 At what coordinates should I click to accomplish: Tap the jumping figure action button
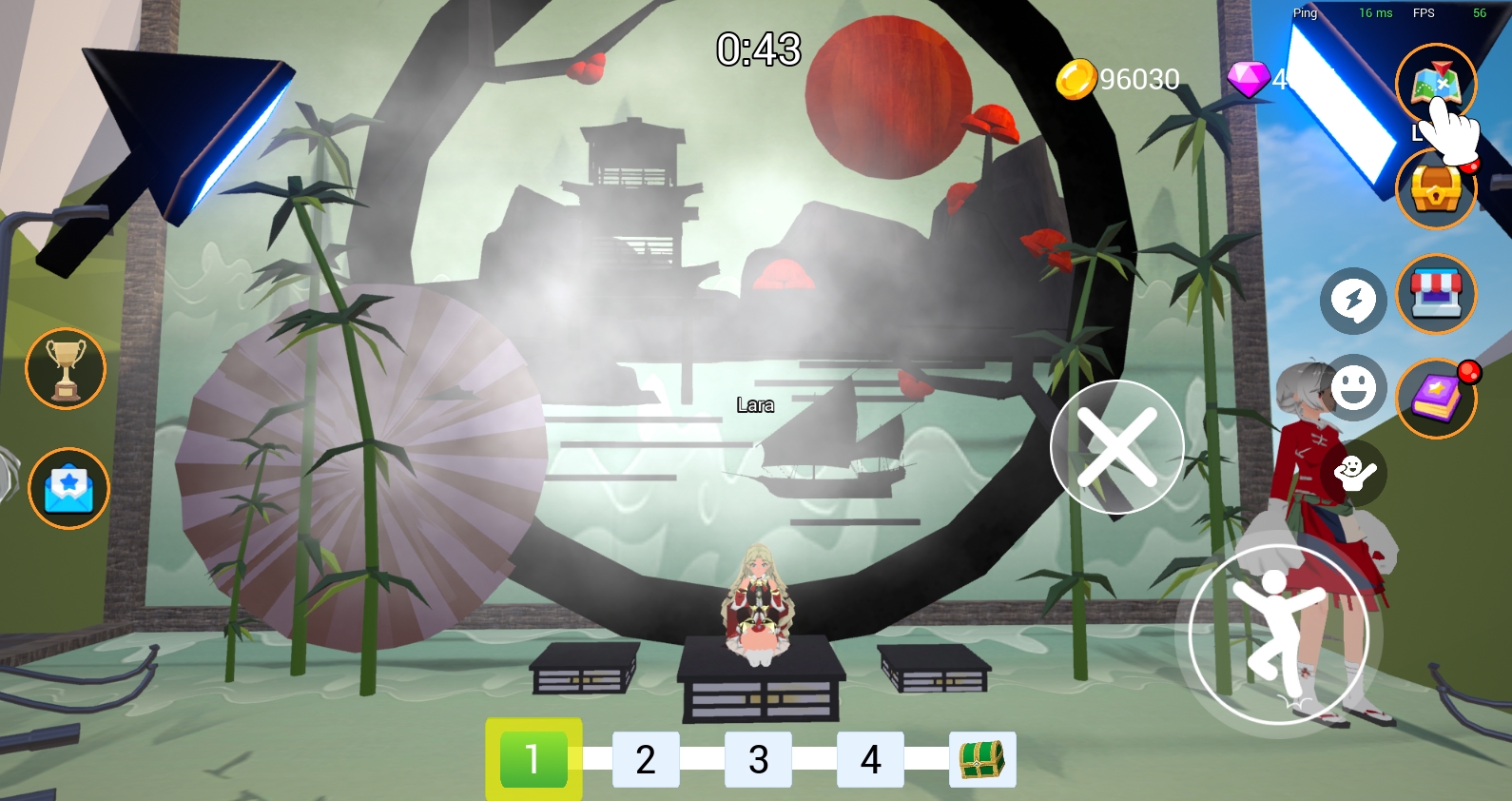click(1278, 635)
